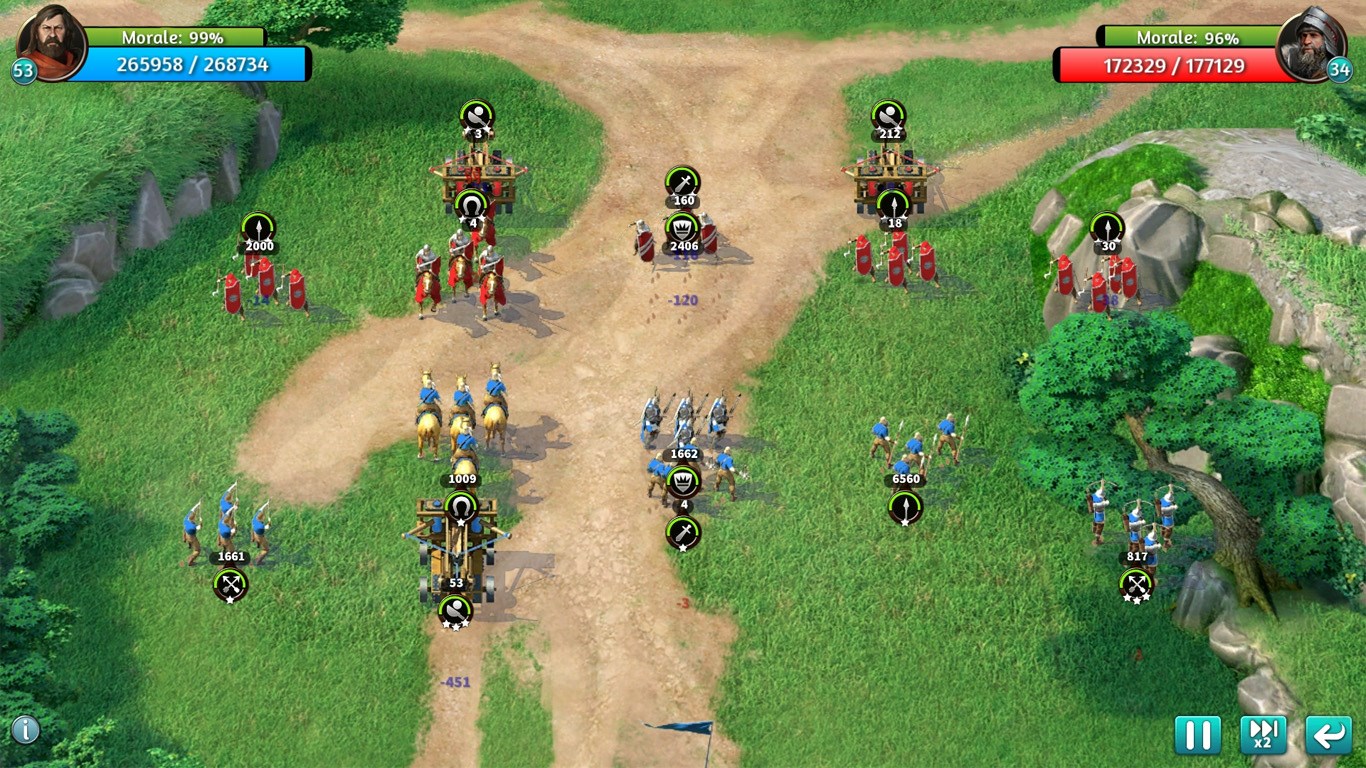Open the battle info button

tap(25, 730)
